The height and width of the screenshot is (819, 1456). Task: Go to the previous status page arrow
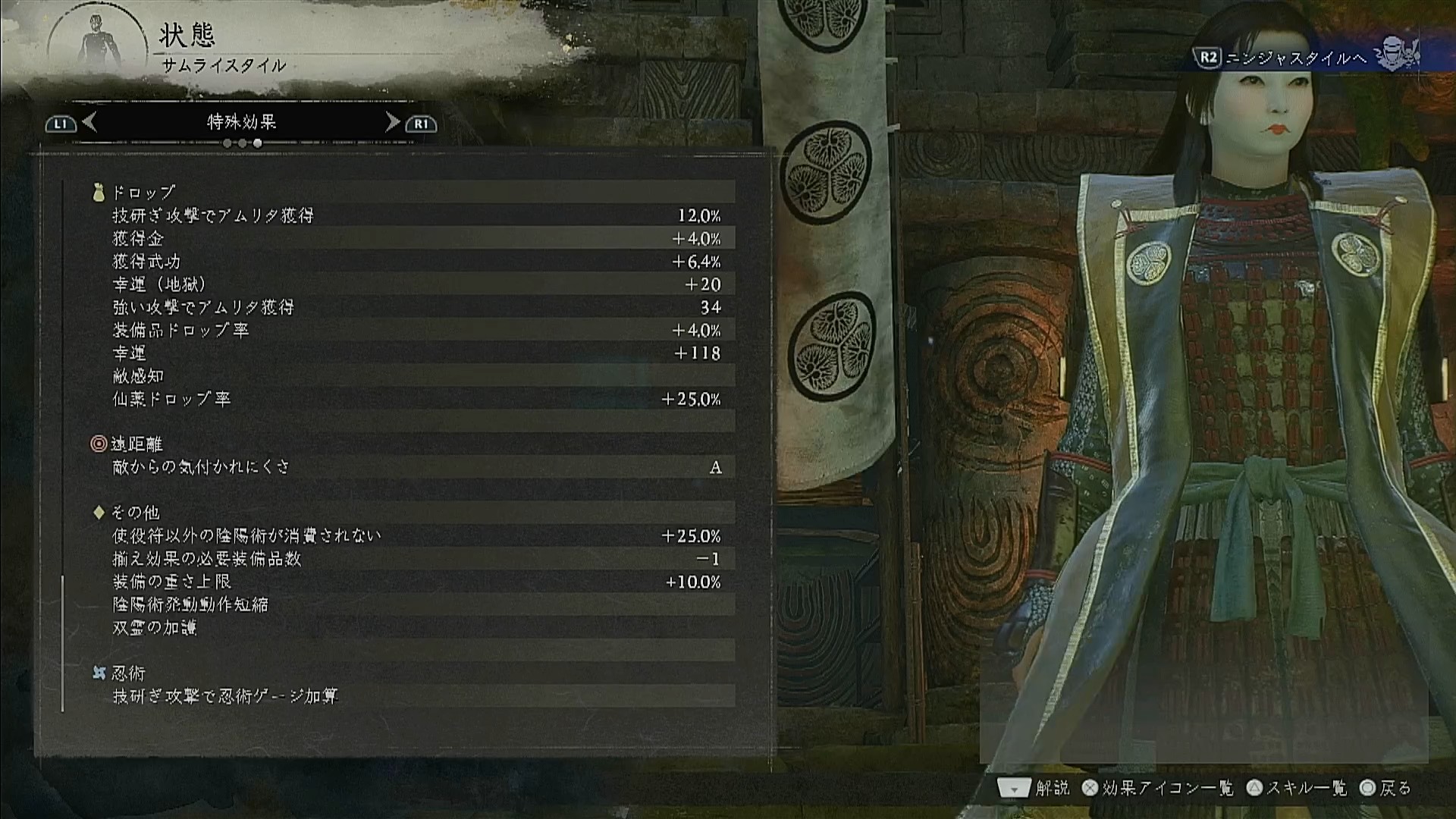coord(89,122)
